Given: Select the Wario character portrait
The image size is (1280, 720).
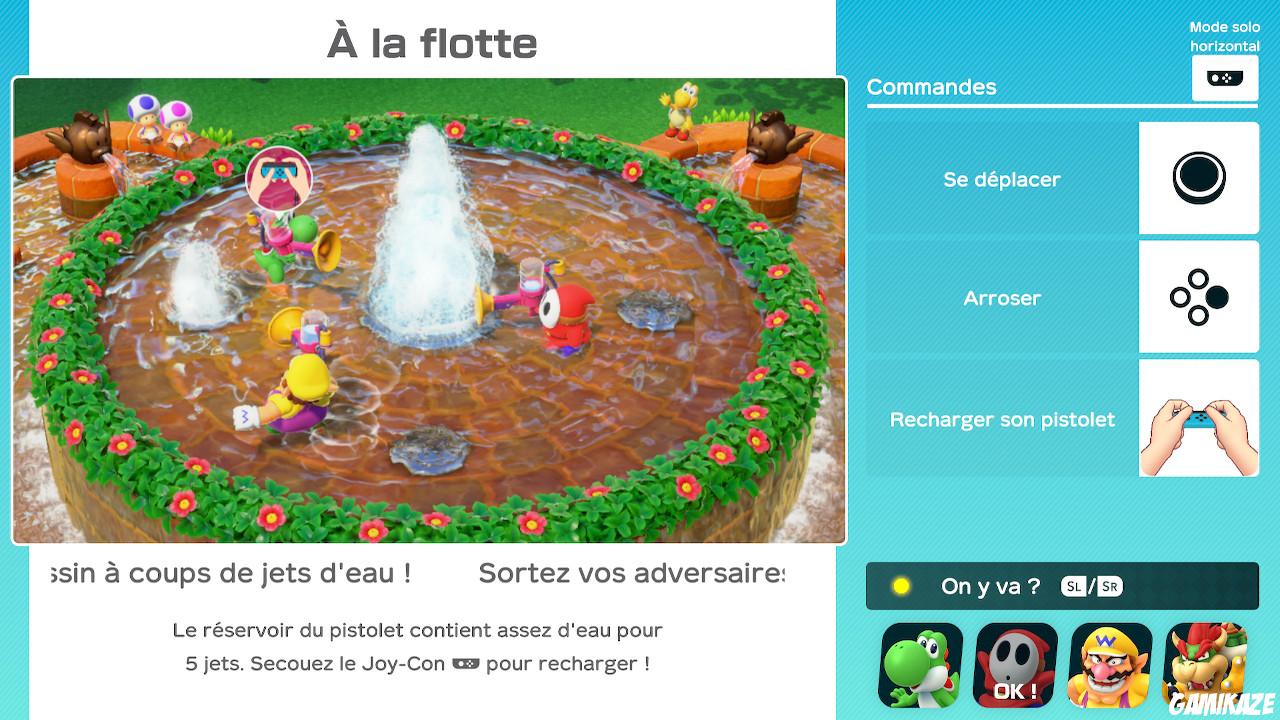Looking at the screenshot, I should click(1109, 663).
